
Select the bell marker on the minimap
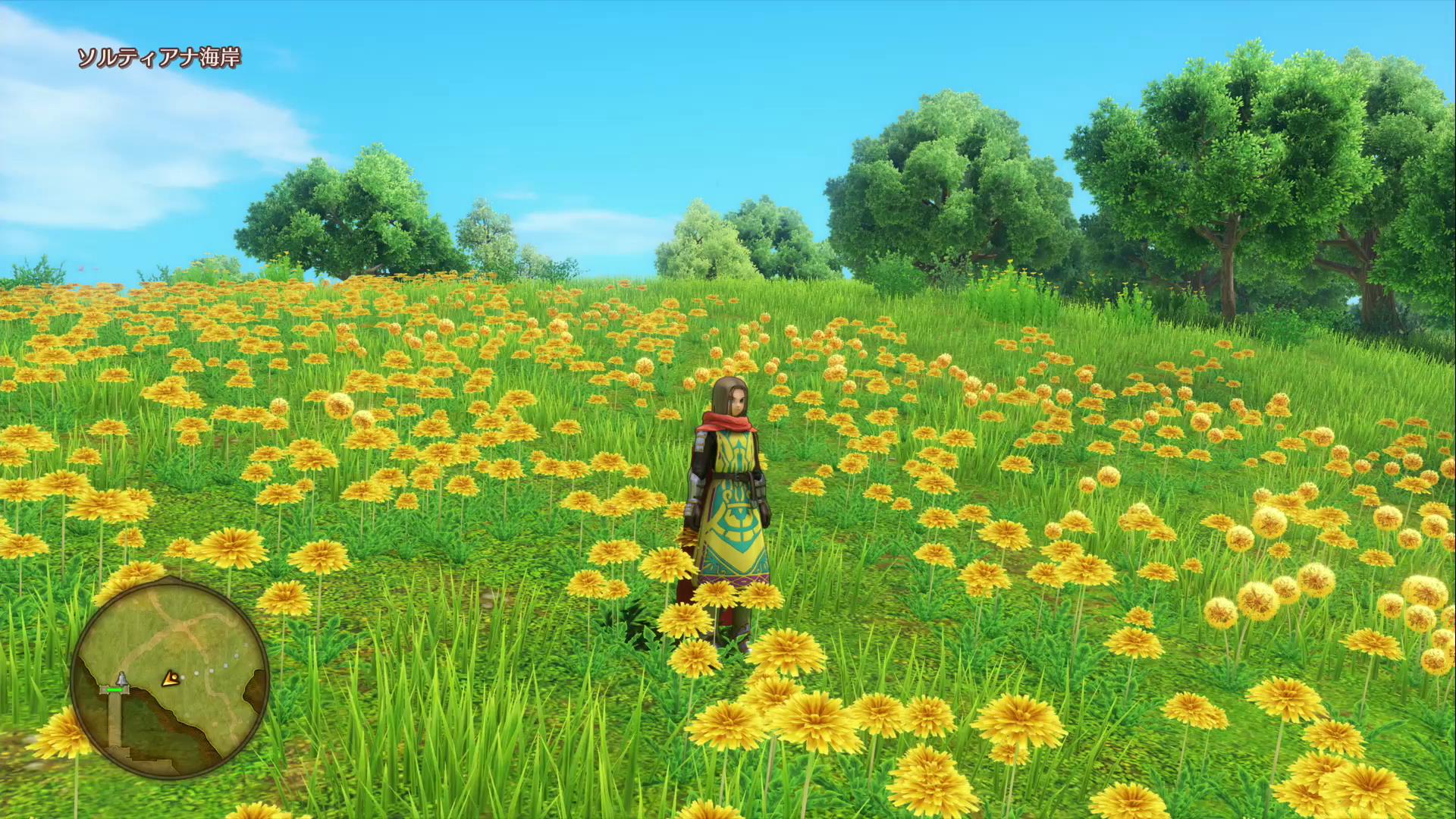tap(121, 679)
